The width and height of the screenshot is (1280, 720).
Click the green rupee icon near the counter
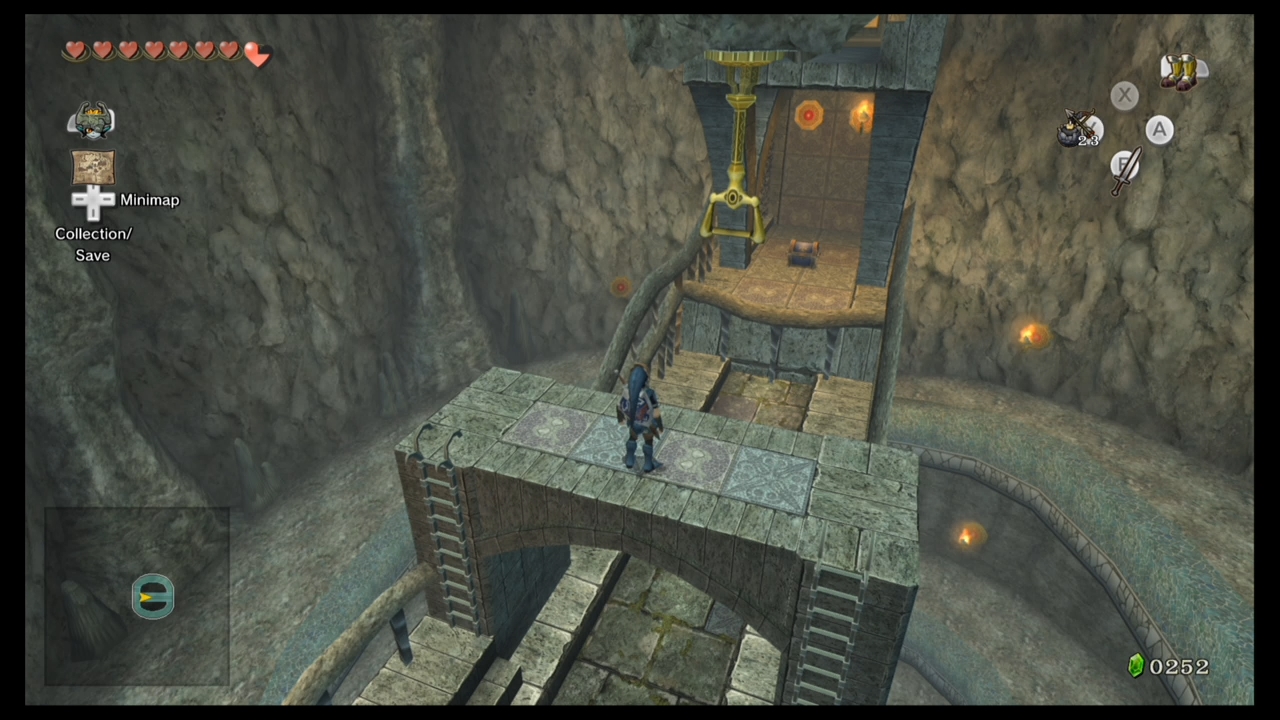point(1136,666)
